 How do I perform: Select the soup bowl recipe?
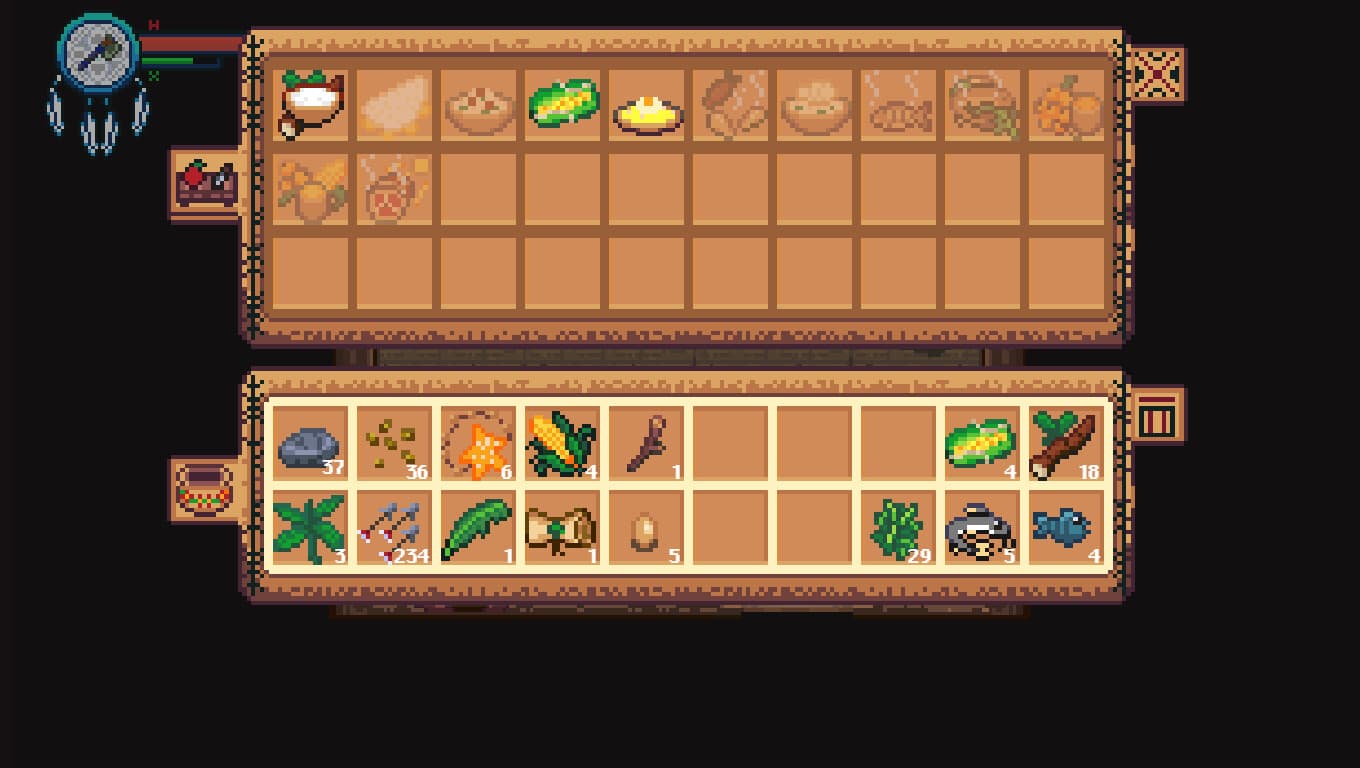pyautogui.click(x=815, y=105)
